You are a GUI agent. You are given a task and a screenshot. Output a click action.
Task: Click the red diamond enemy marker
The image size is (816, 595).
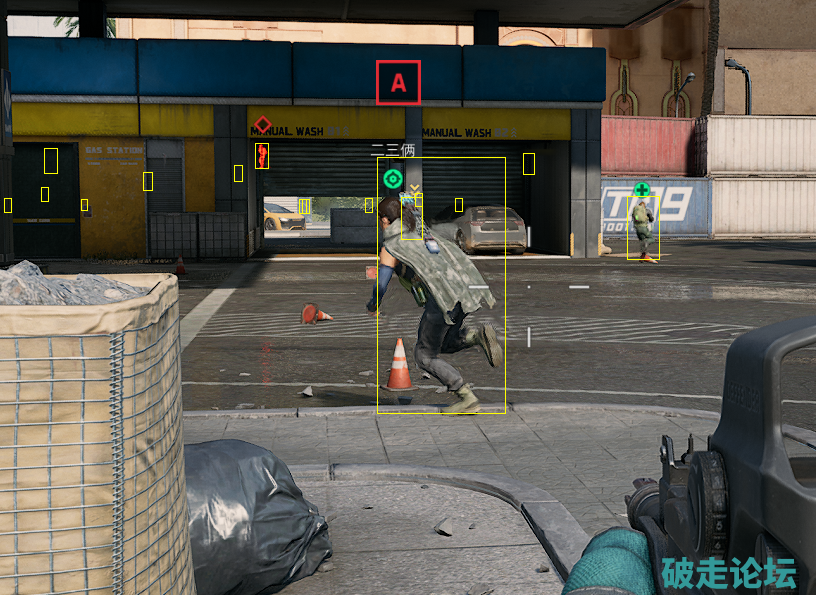pos(262,125)
